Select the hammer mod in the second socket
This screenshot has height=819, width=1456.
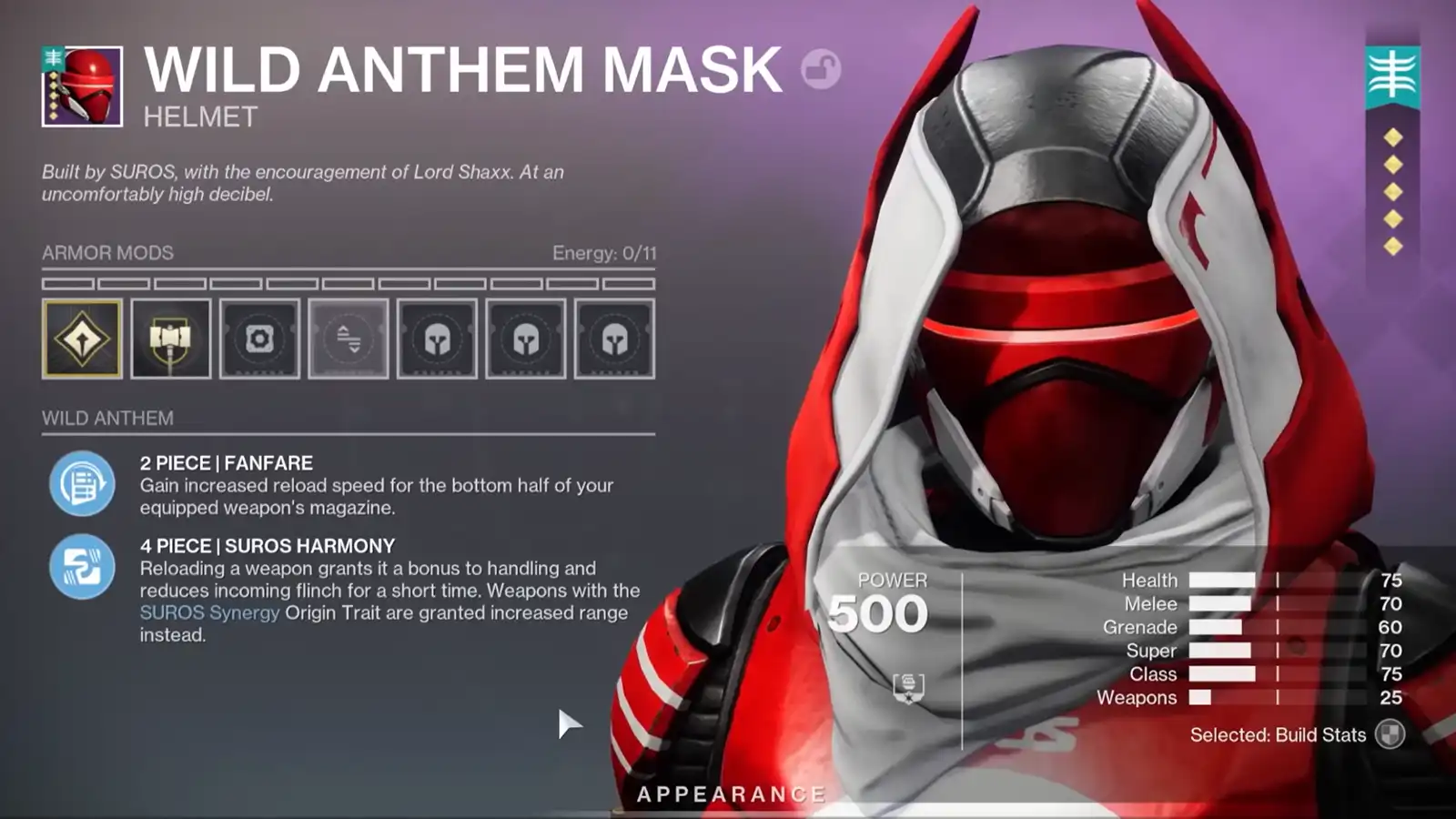[x=171, y=339]
